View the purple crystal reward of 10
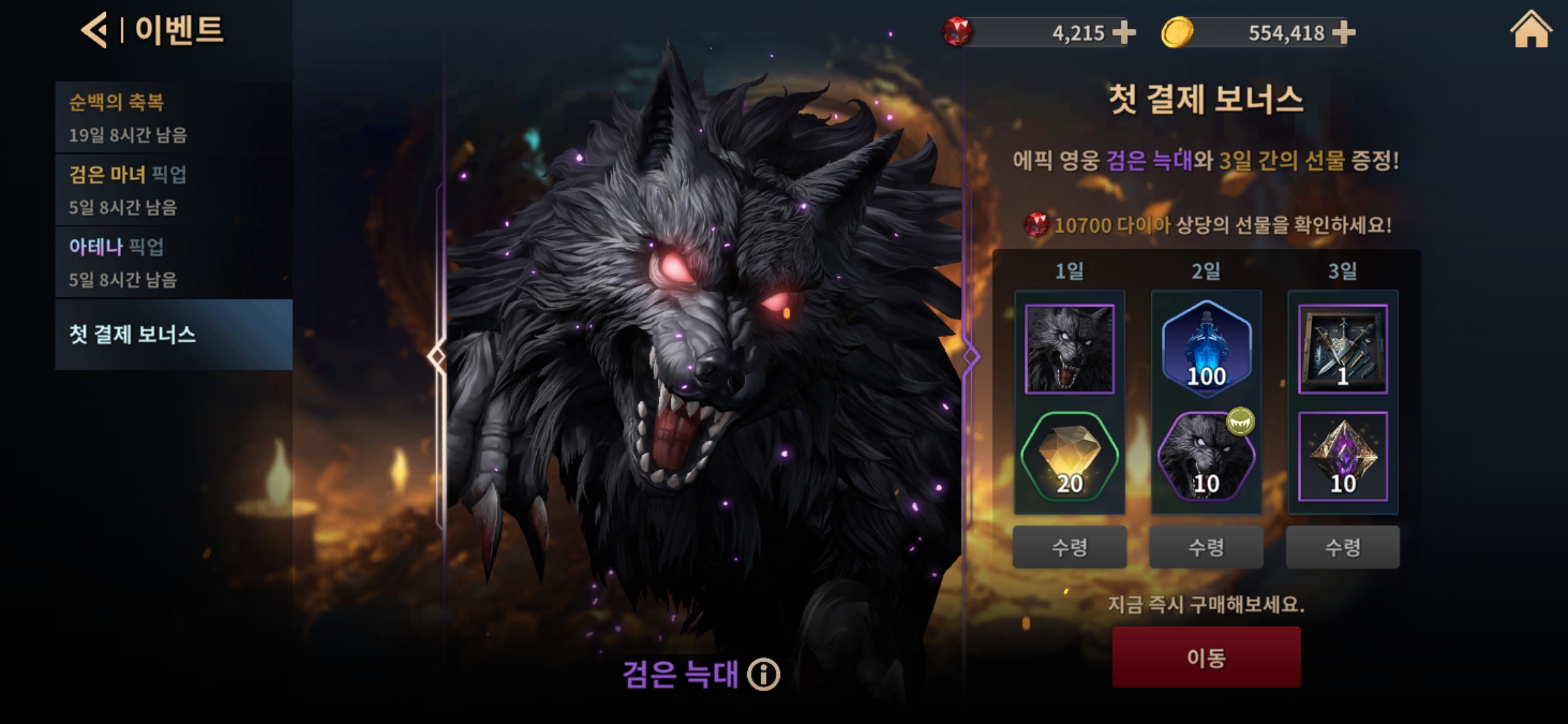This screenshot has height=724, width=1568. 1343,457
